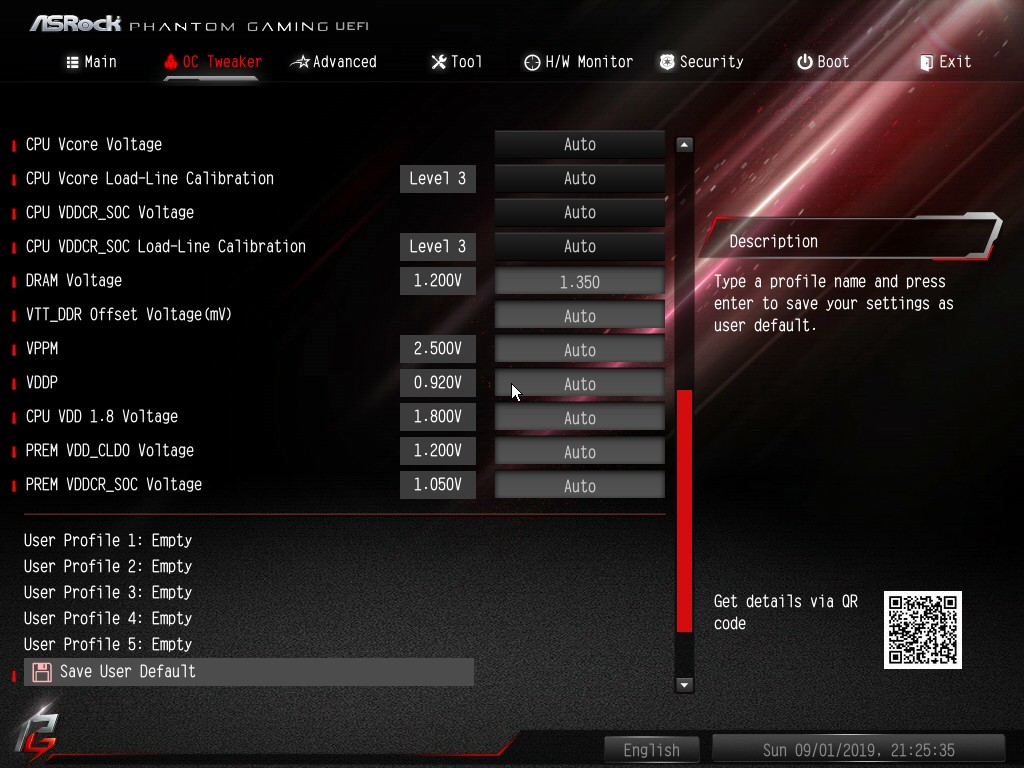
Task: Set VTT_DDR Offset Voltage value
Action: pos(579,316)
